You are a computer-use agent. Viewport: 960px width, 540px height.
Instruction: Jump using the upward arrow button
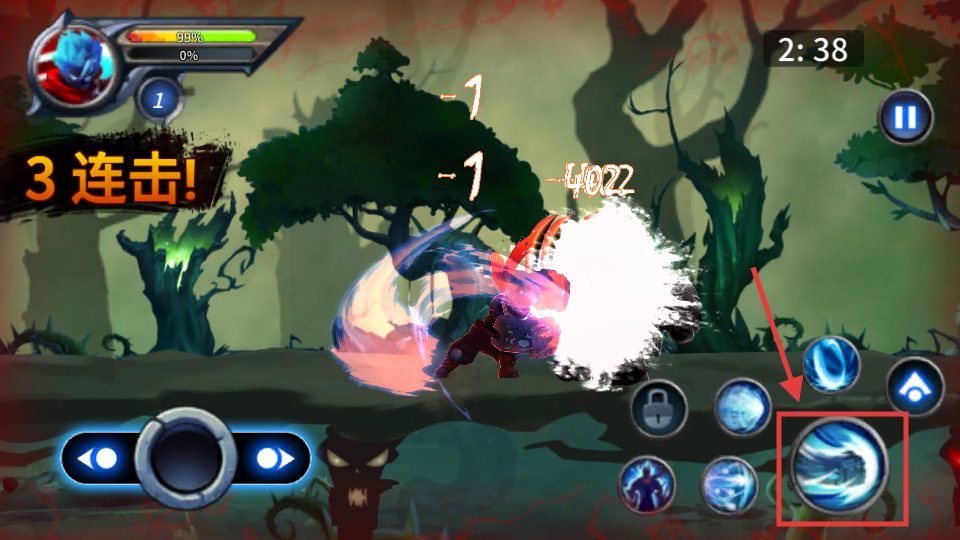coord(915,386)
